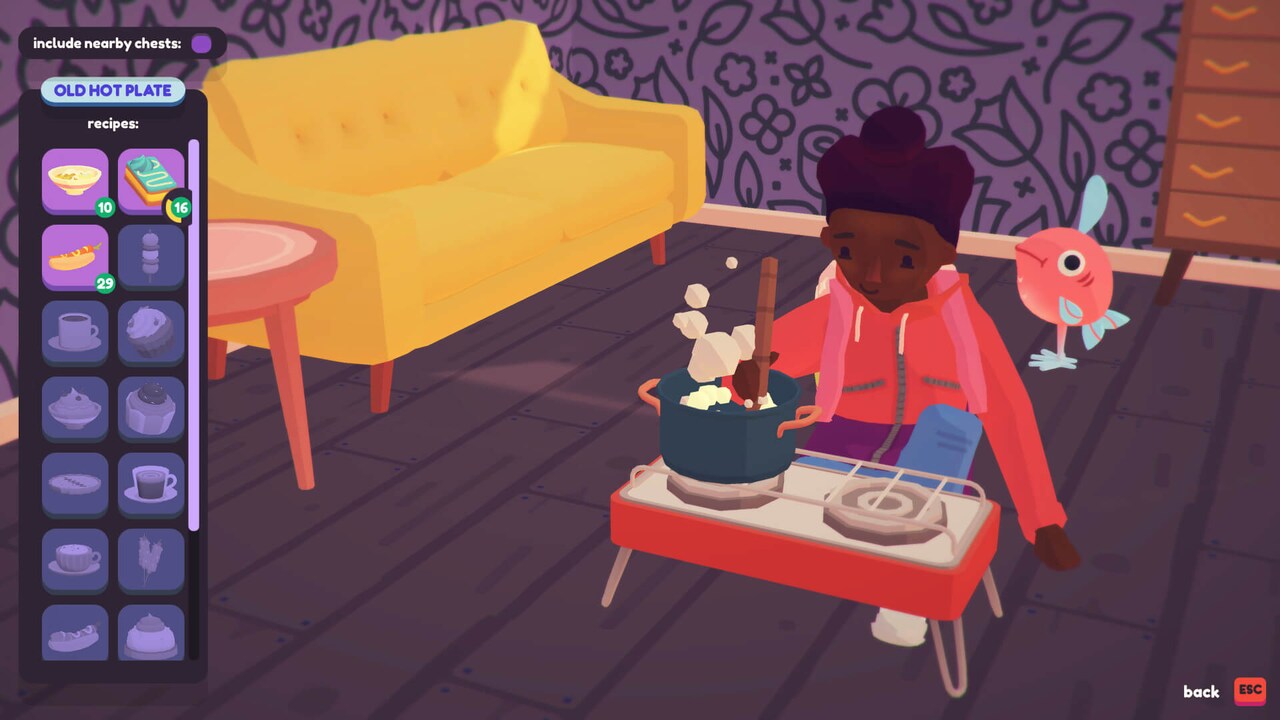Click the OLD HOT PLATE title banner
The width and height of the screenshot is (1280, 720).
(x=113, y=91)
